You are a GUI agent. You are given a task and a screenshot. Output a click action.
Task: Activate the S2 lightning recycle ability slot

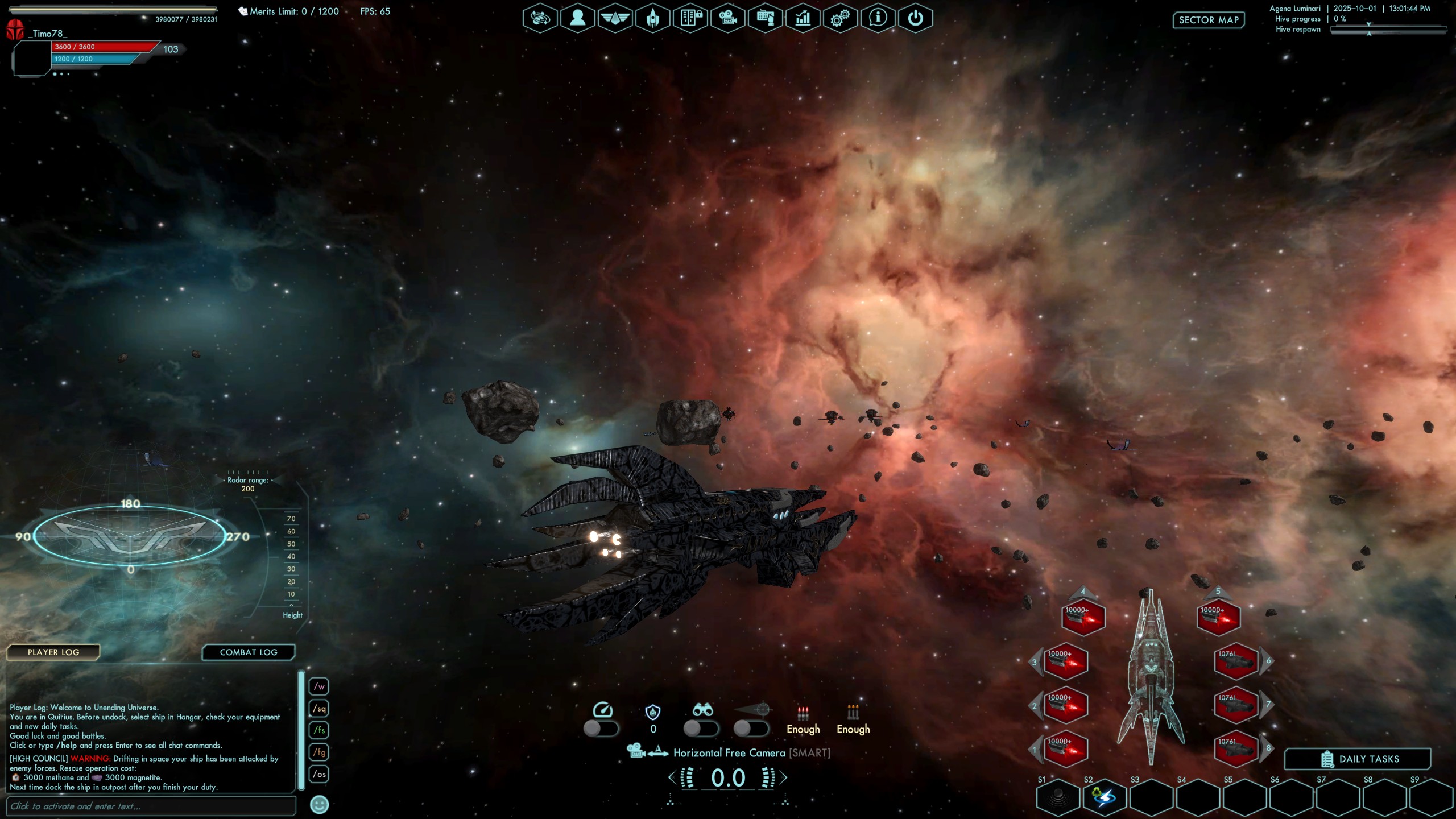[x=1105, y=797]
